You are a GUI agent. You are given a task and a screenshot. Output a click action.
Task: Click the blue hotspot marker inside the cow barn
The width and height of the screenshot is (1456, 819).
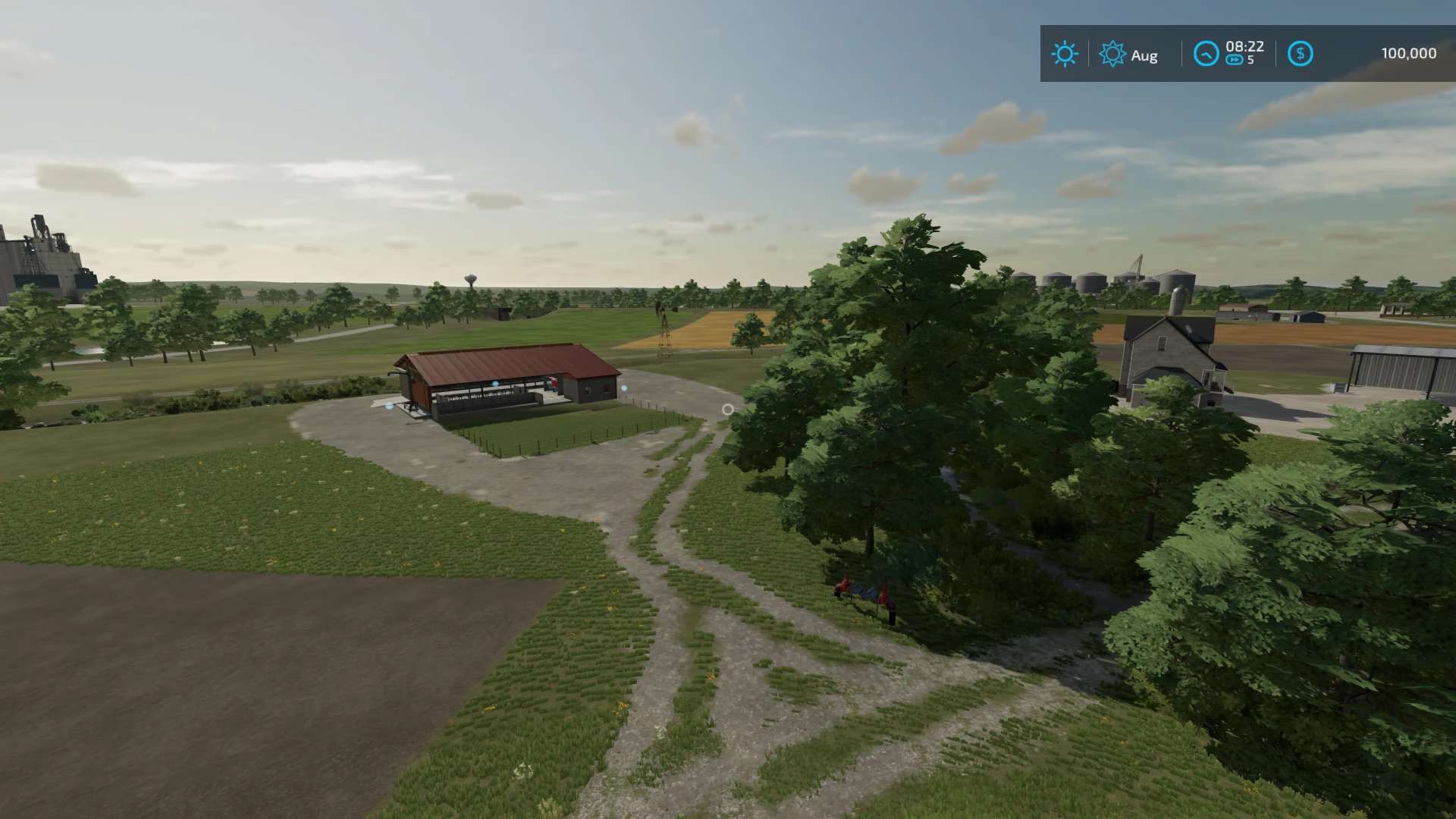click(x=495, y=384)
